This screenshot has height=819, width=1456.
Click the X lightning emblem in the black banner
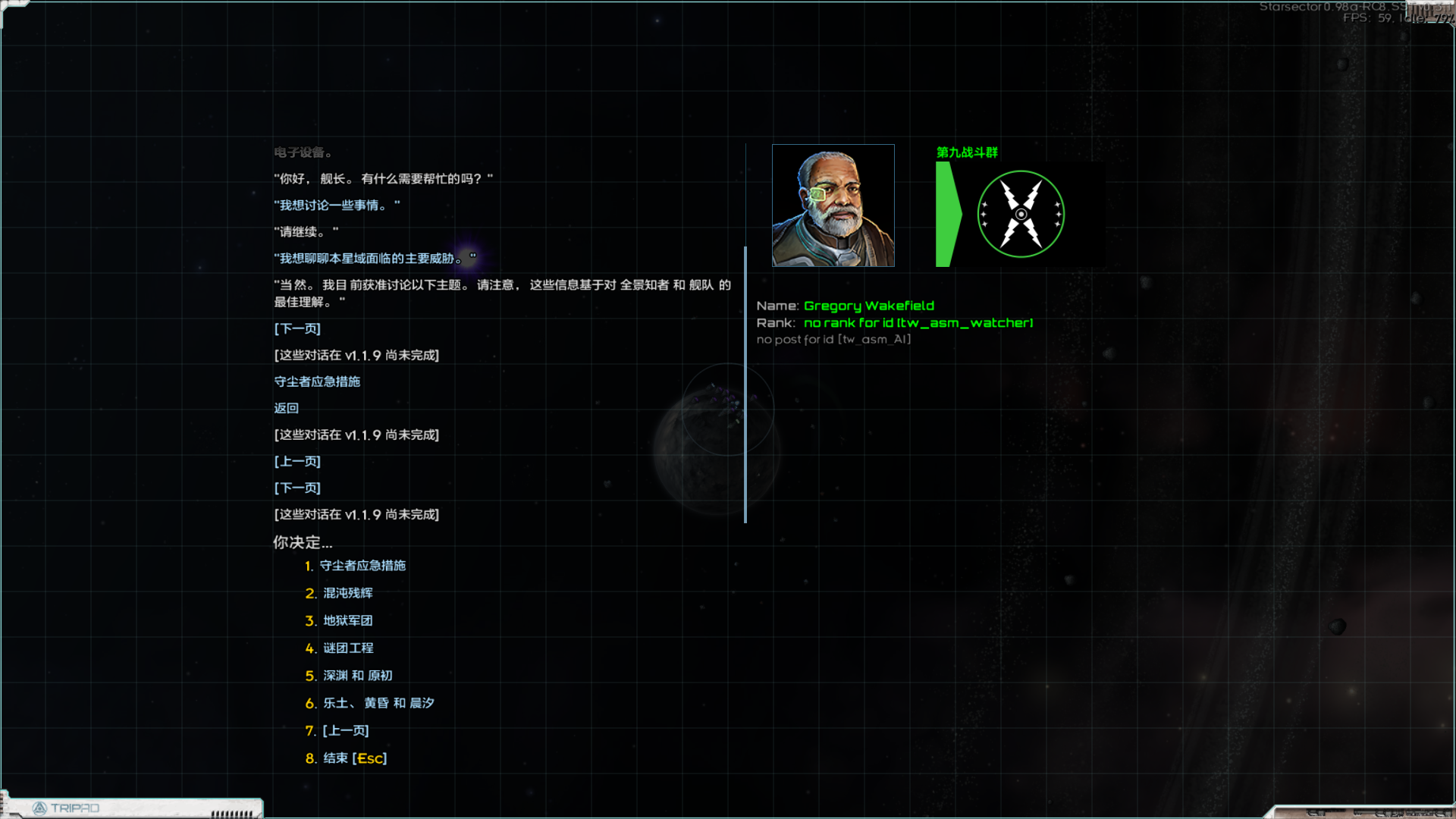click(1021, 214)
